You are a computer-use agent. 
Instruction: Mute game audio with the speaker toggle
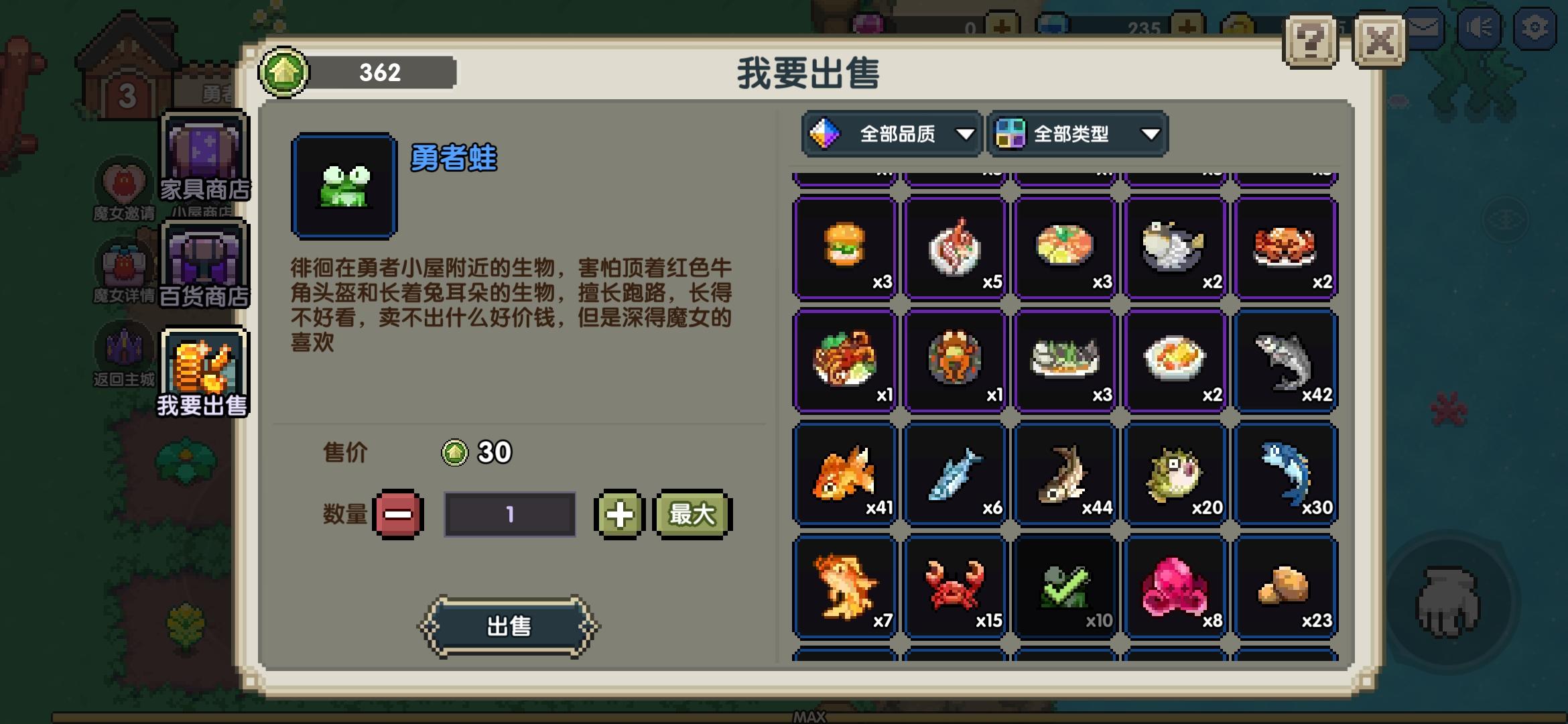tap(1481, 28)
